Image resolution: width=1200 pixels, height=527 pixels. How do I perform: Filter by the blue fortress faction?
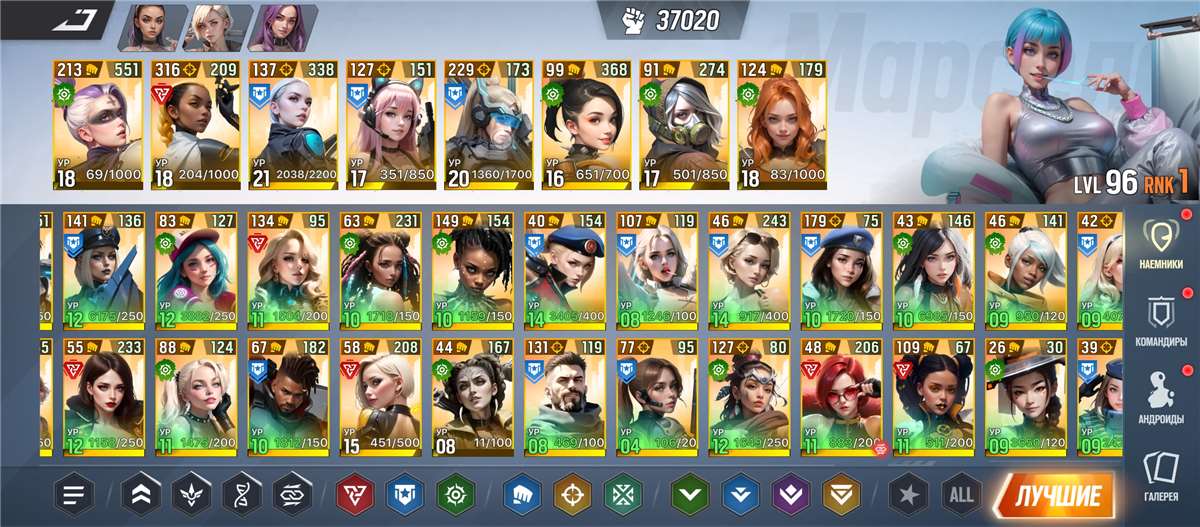[x=405, y=495]
